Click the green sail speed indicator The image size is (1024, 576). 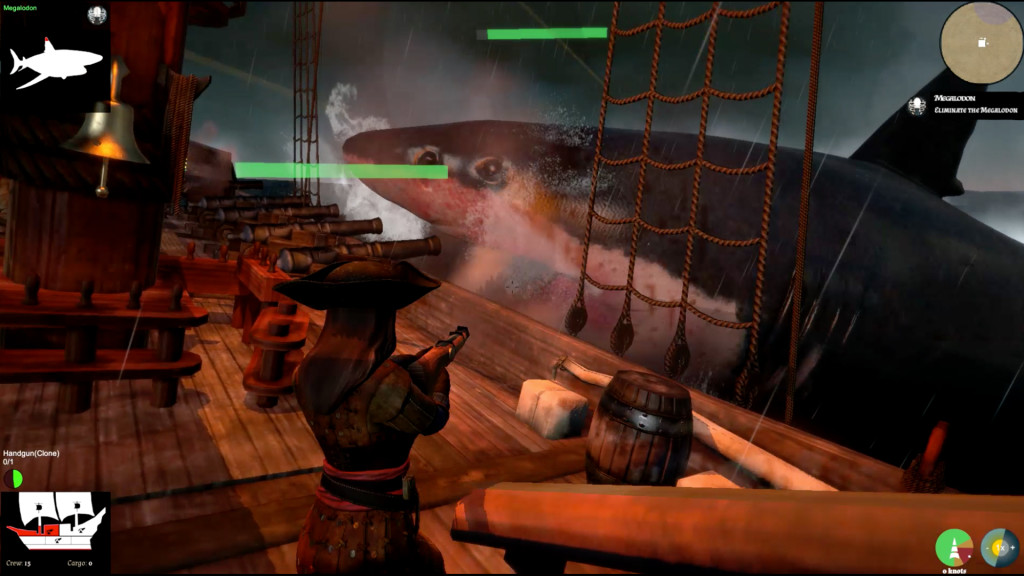coord(953,547)
